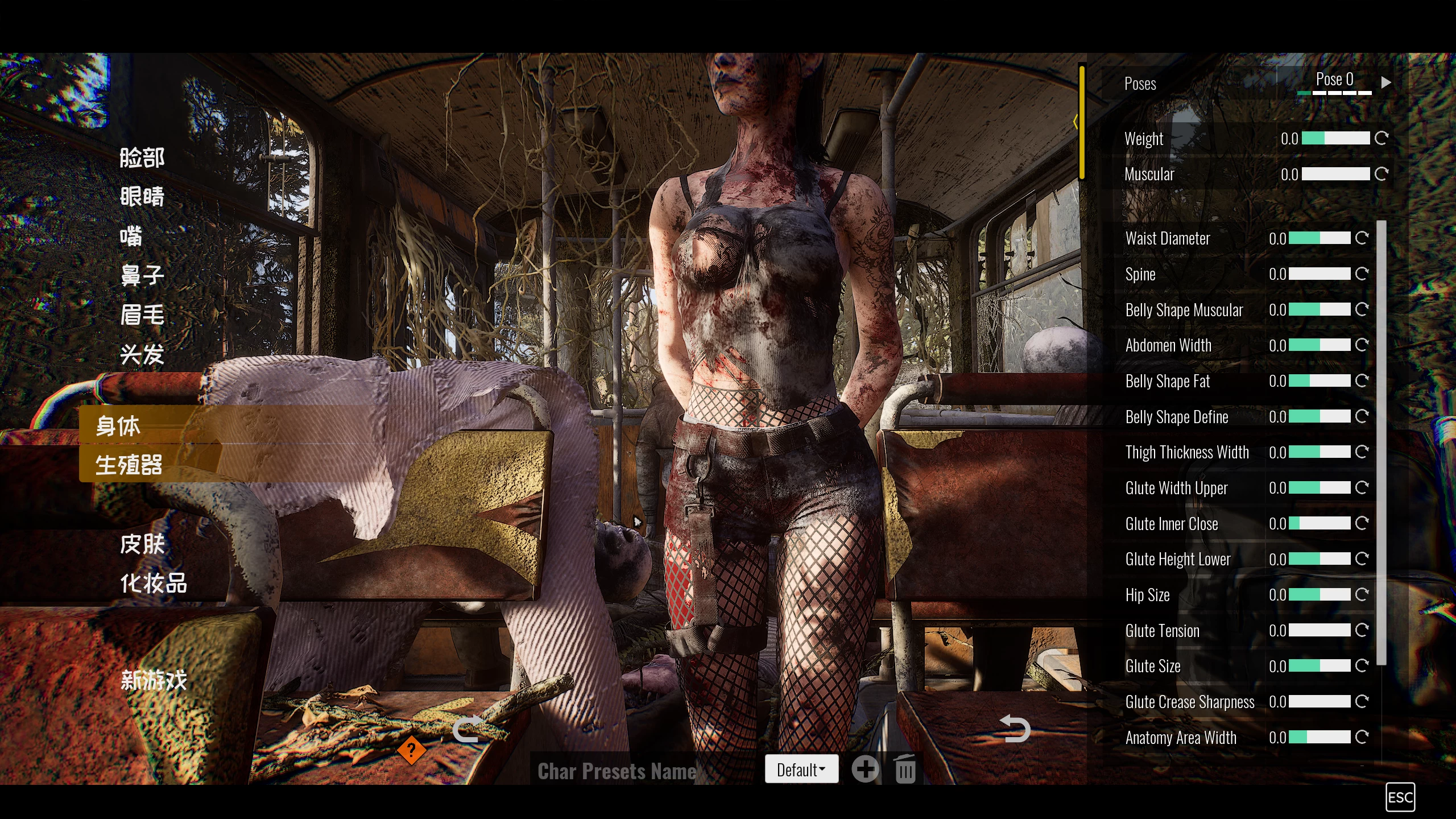Click the orange question mark help icon
This screenshot has height=819, width=1456.
411,750
